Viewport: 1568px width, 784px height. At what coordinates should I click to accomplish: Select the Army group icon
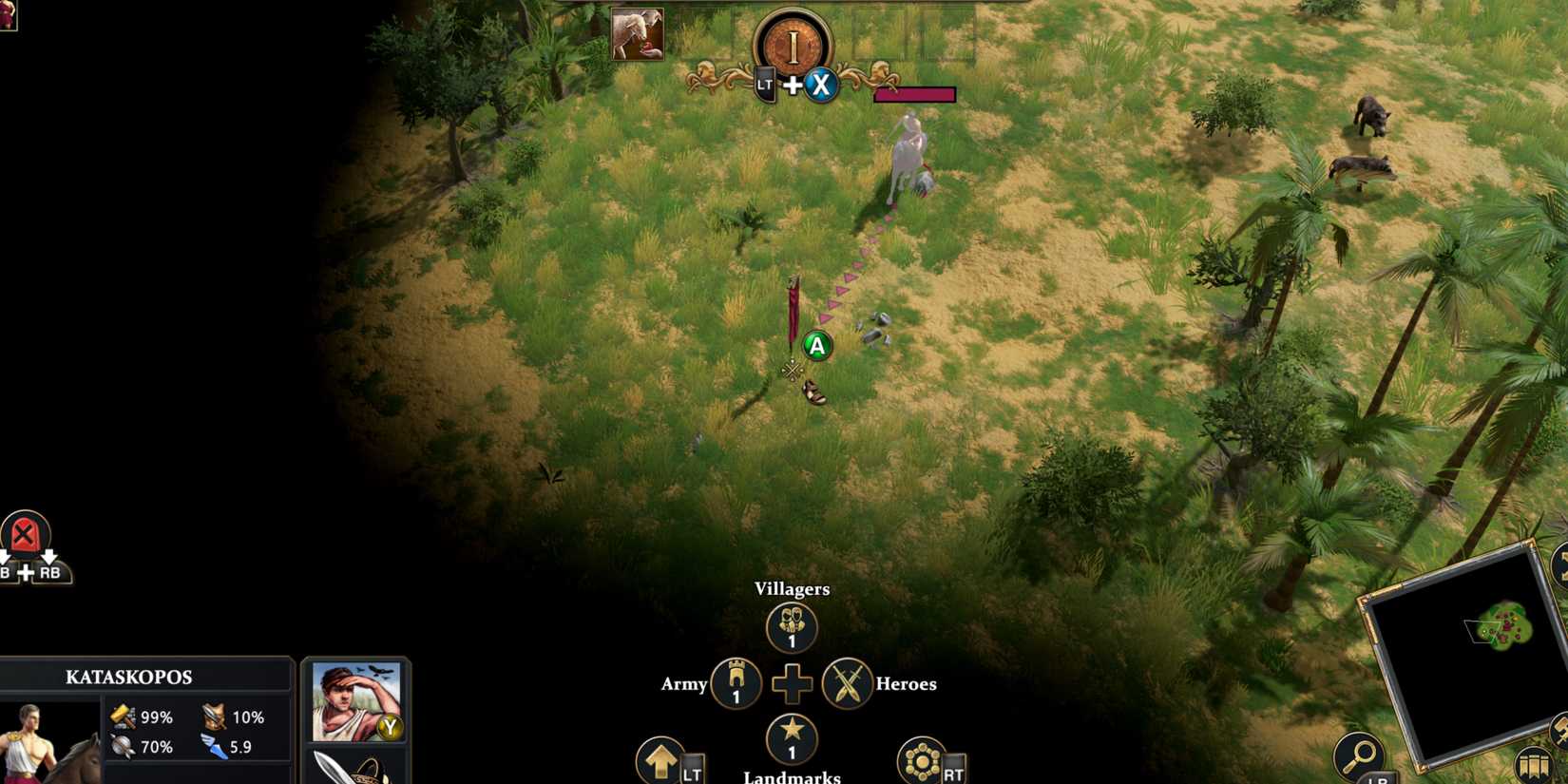click(734, 684)
